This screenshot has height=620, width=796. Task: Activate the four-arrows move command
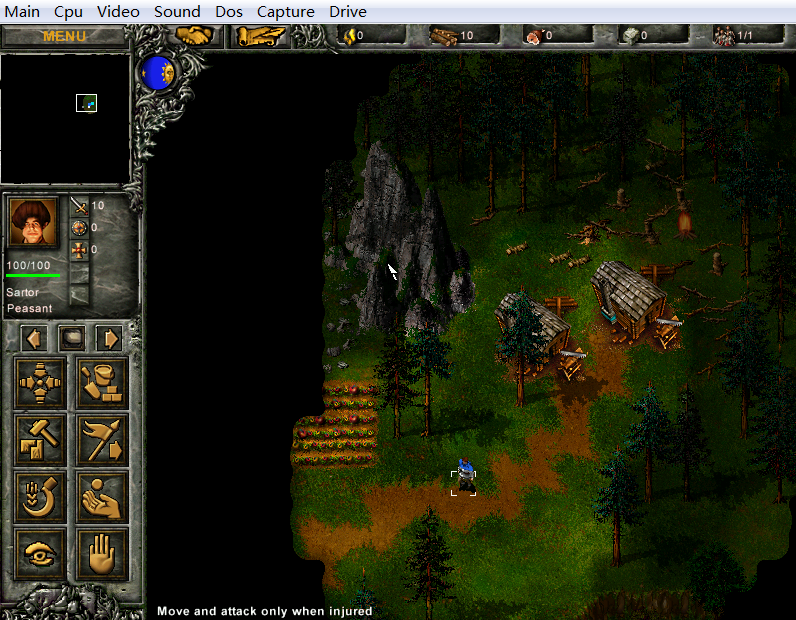(41, 383)
